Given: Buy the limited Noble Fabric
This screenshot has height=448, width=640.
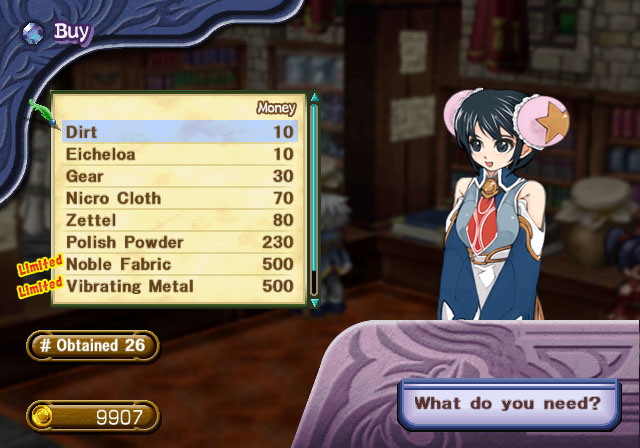Looking at the screenshot, I should pos(180,264).
